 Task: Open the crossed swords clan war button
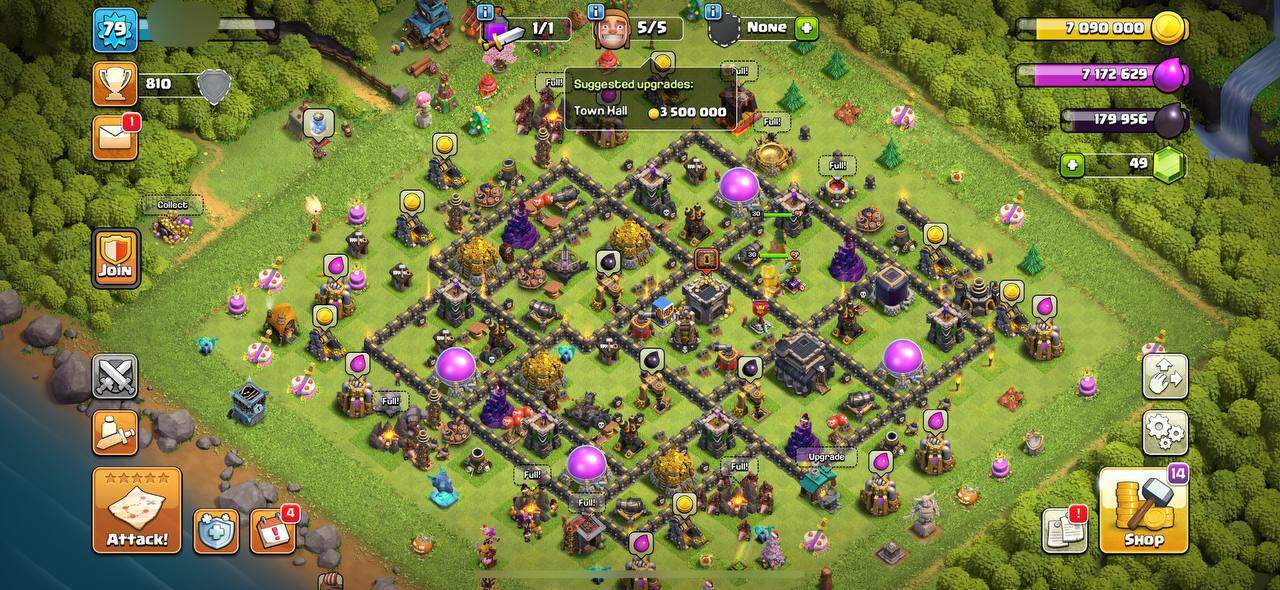[115, 376]
